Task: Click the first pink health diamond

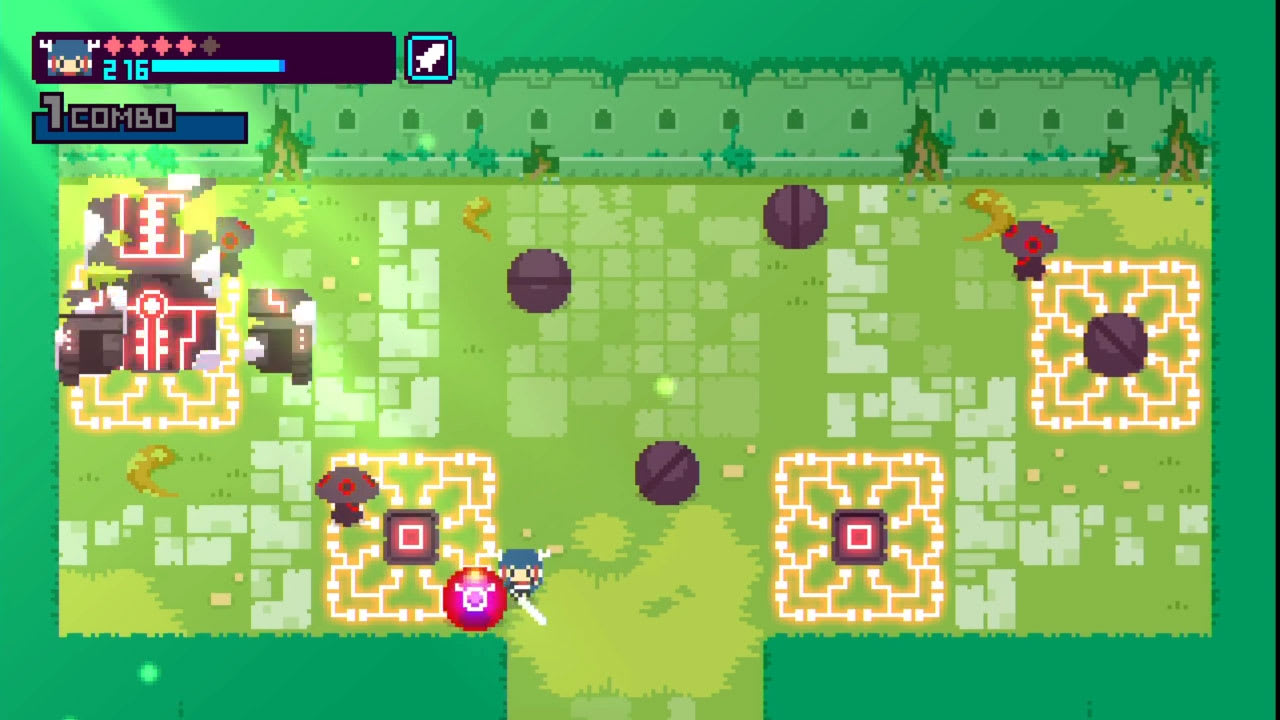Action: click(113, 46)
